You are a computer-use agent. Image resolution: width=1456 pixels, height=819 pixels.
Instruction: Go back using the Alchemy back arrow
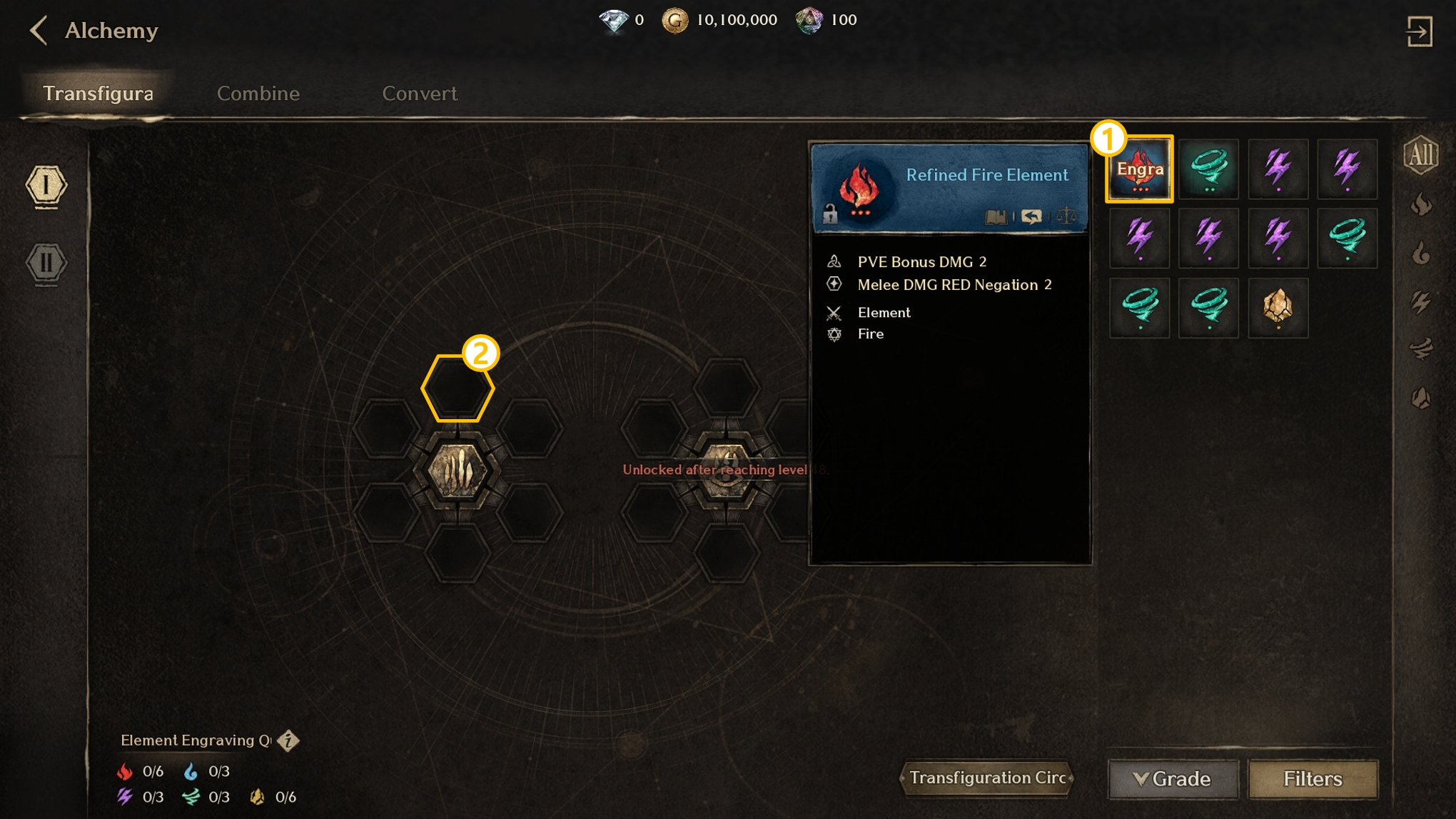coord(39,31)
